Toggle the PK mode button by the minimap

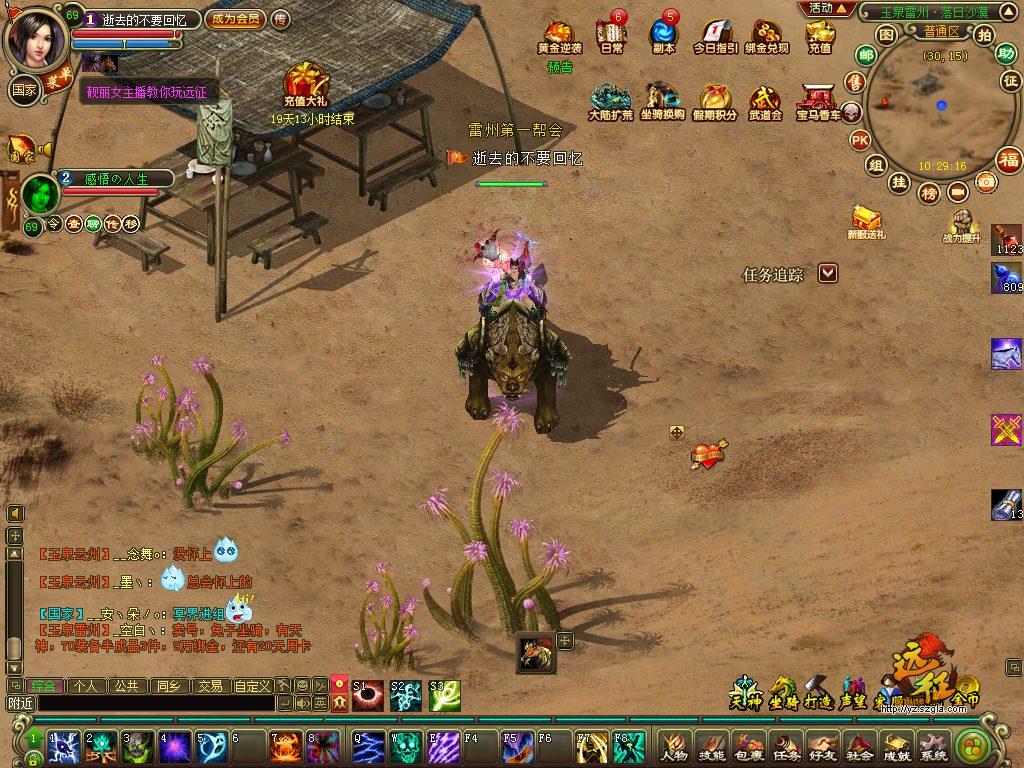859,140
